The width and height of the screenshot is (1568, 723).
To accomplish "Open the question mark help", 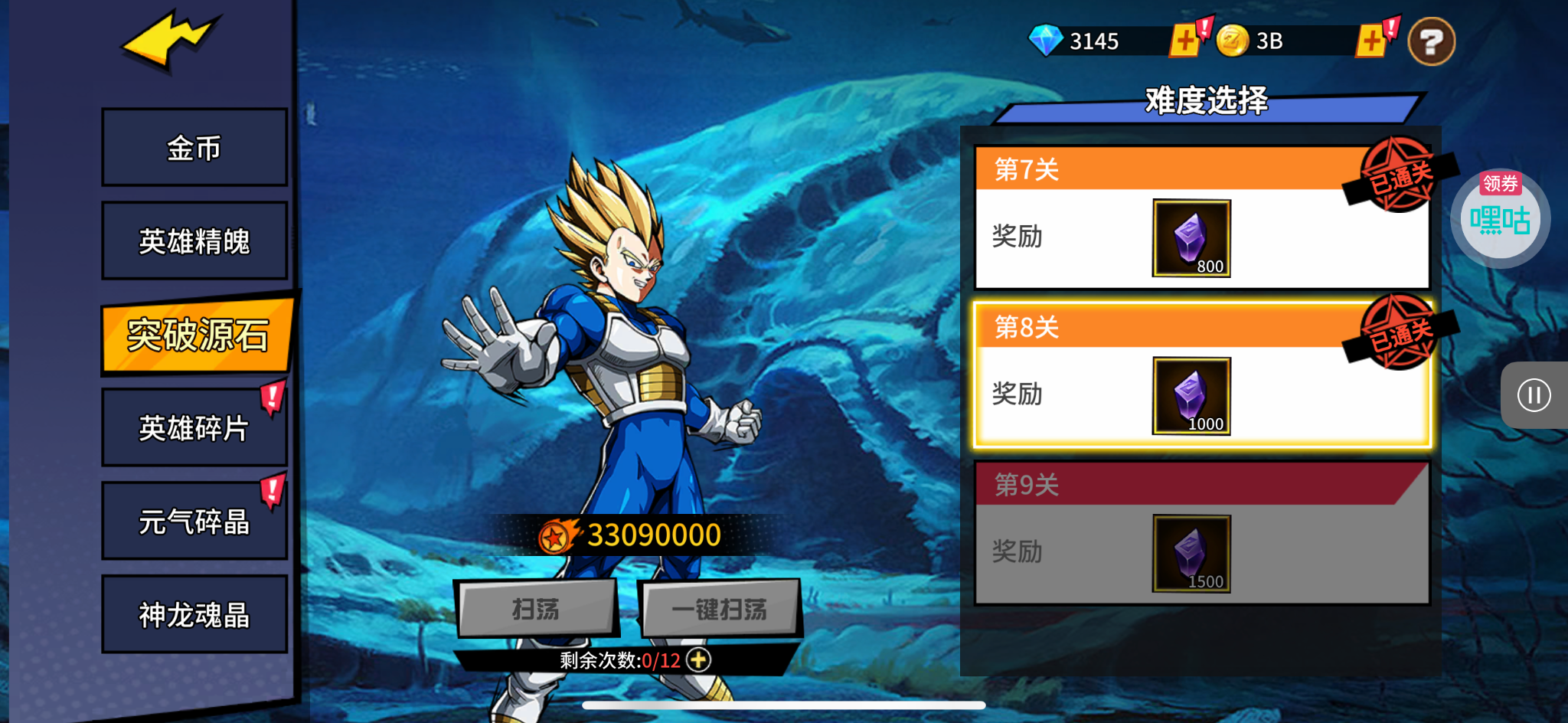I will point(1431,41).
